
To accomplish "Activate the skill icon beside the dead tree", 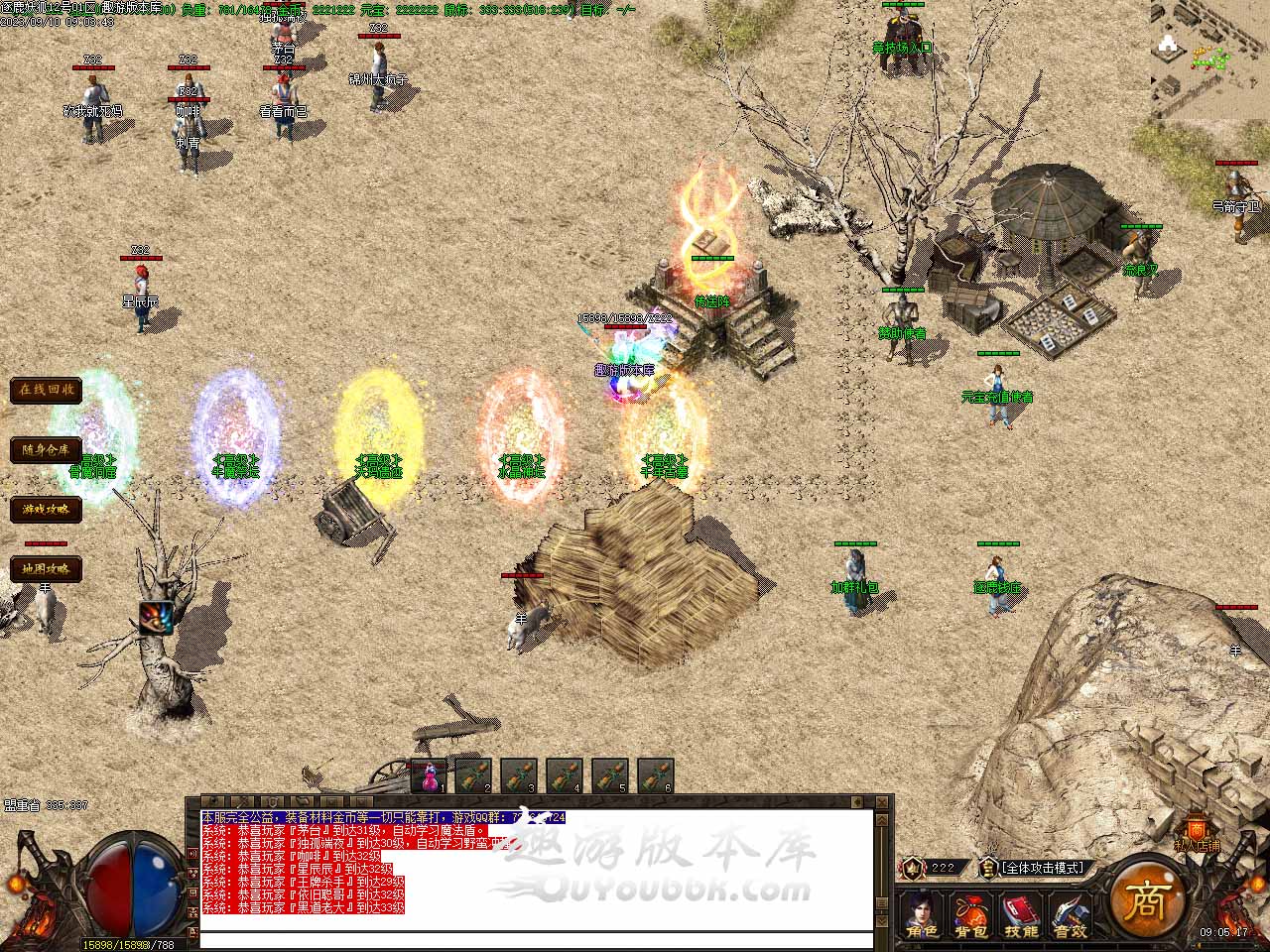I will click(x=157, y=618).
